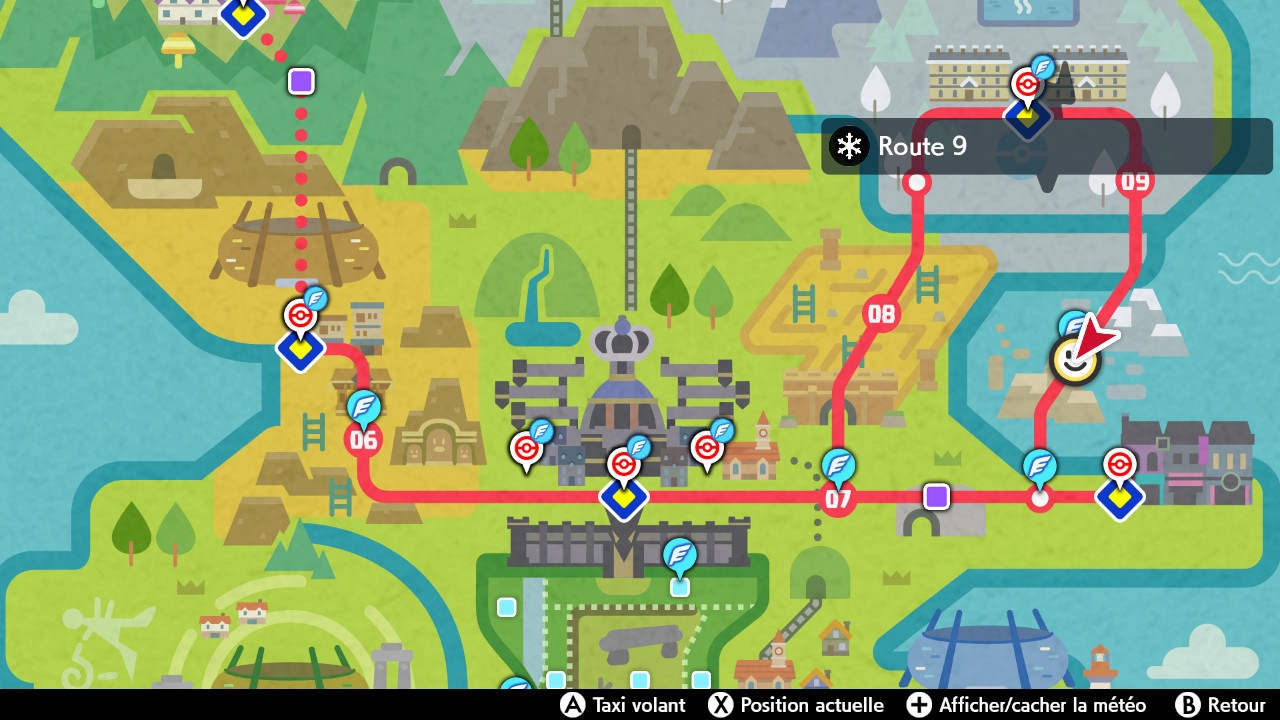This screenshot has width=1280, height=720.
Task: Click the rightmost Pokémon Center icon in the eastern city
Action: (x=1119, y=465)
